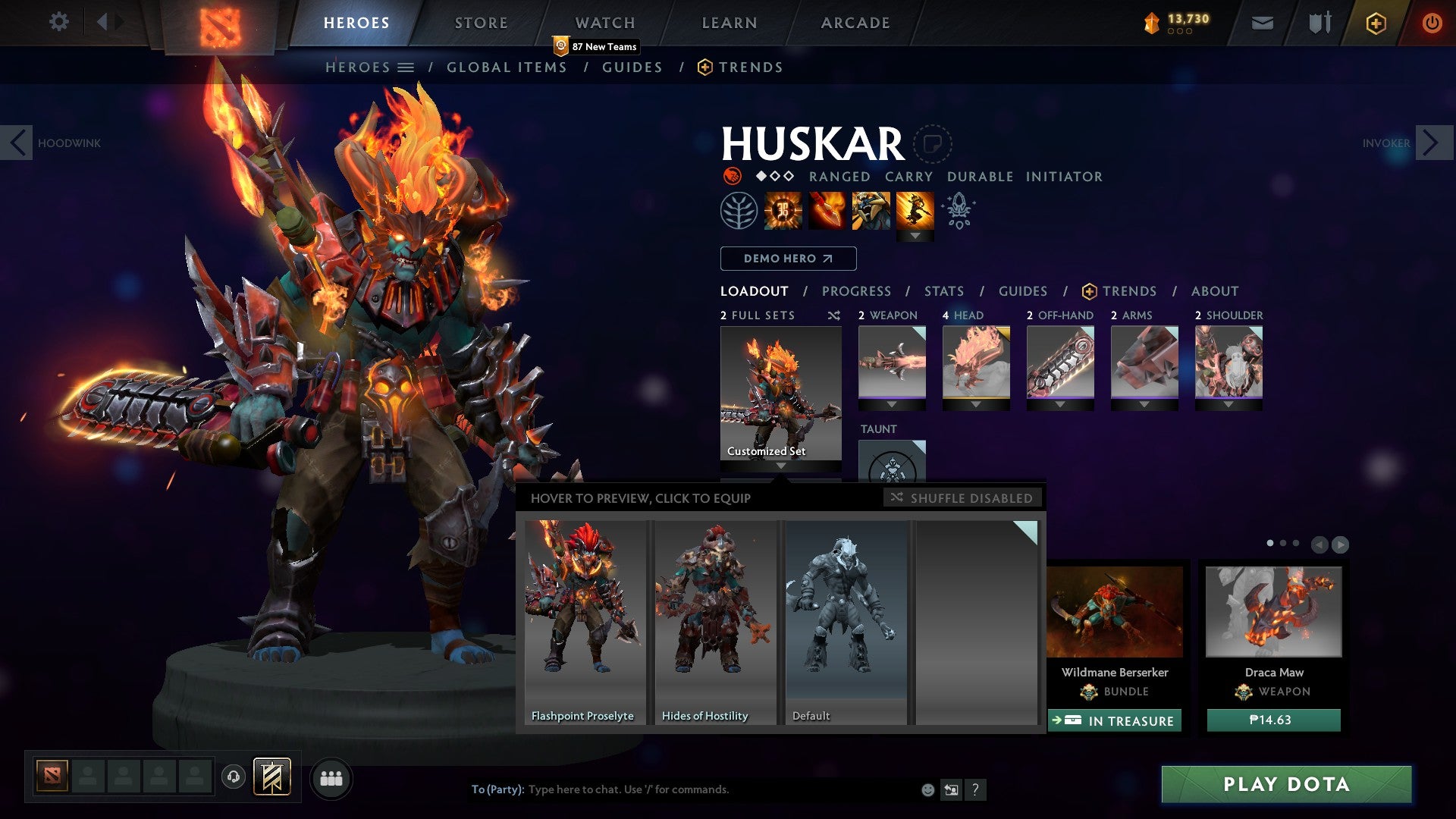Expand the dropdown under the Head slot
The height and width of the screenshot is (819, 1456).
(x=977, y=405)
